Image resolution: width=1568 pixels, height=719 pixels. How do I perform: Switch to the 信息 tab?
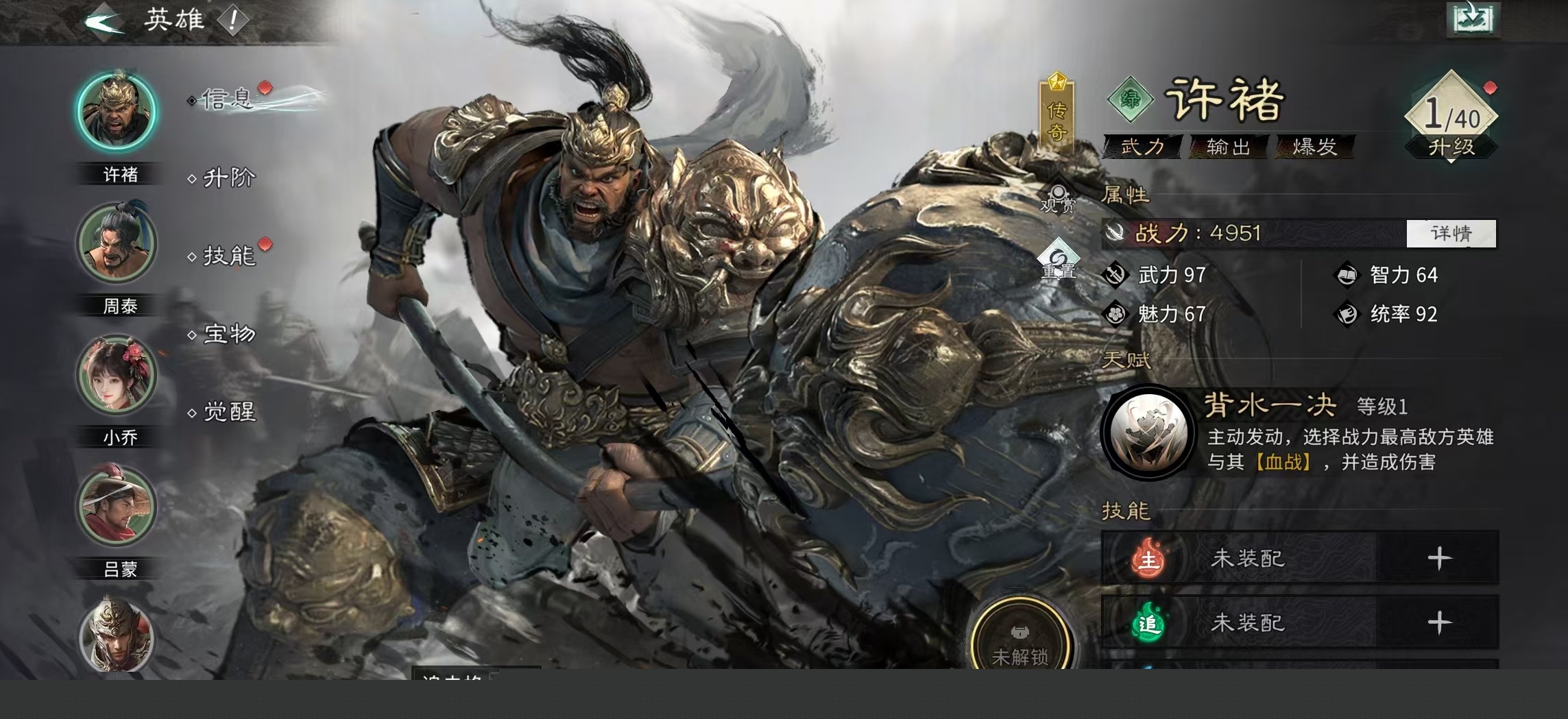tap(228, 100)
